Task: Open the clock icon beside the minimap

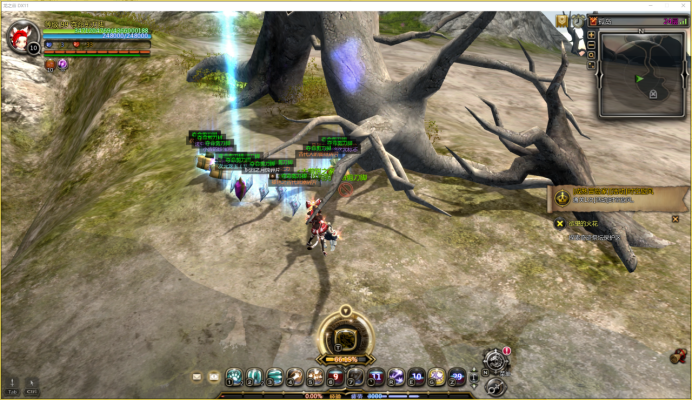Action: [x=577, y=20]
